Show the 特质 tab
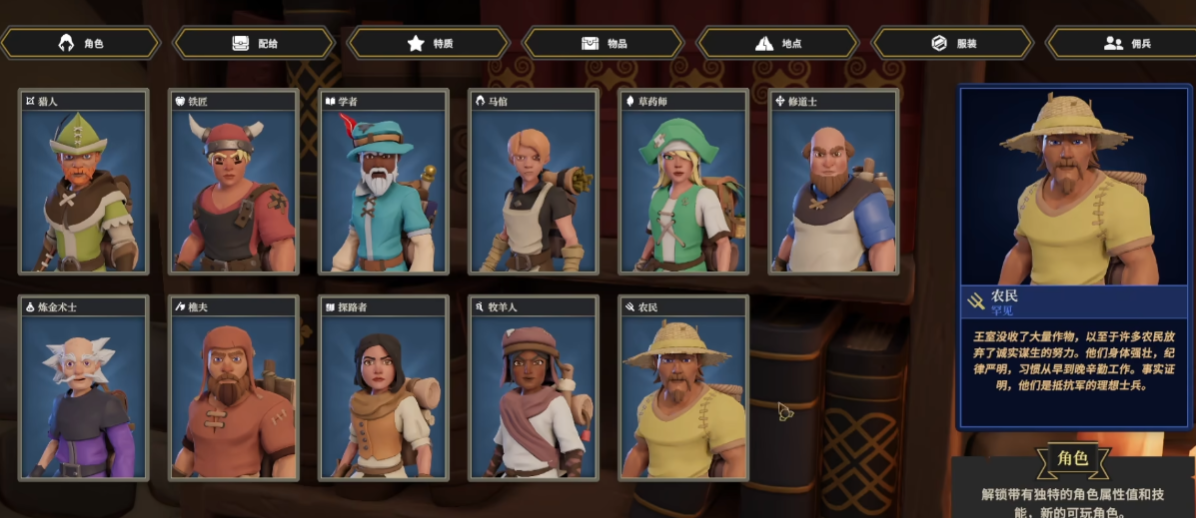 429,43
